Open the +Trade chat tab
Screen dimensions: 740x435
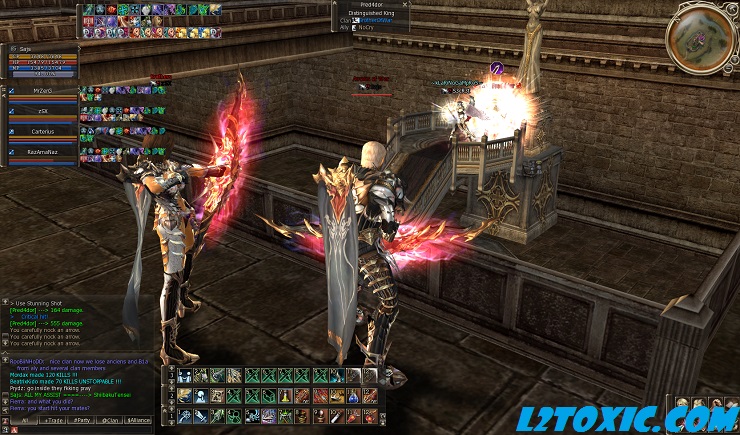52,421
